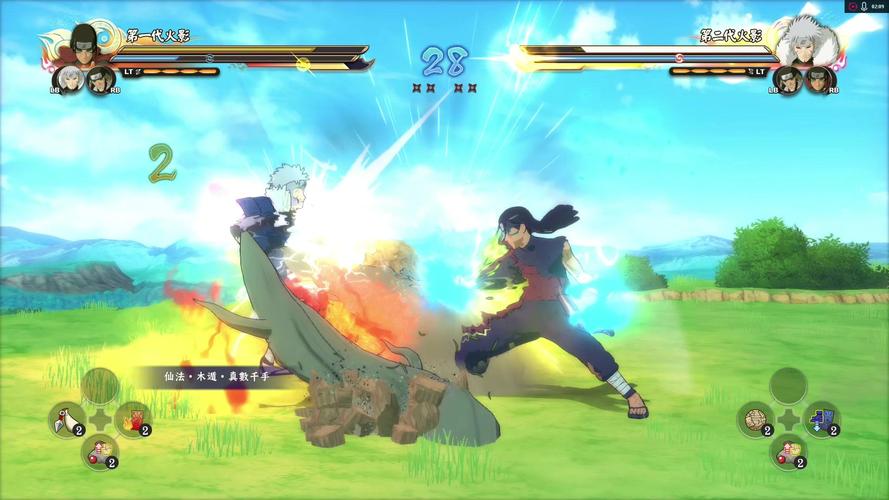Select player two's round cracked-ball item
Viewport: 889px width, 500px height.
(755, 418)
